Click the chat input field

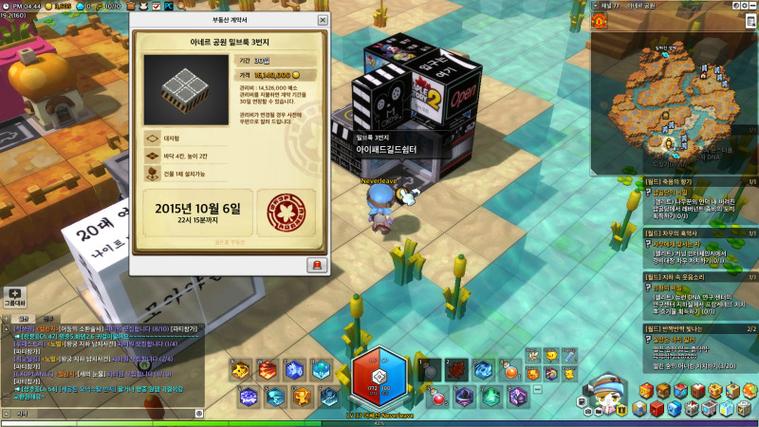coord(100,412)
